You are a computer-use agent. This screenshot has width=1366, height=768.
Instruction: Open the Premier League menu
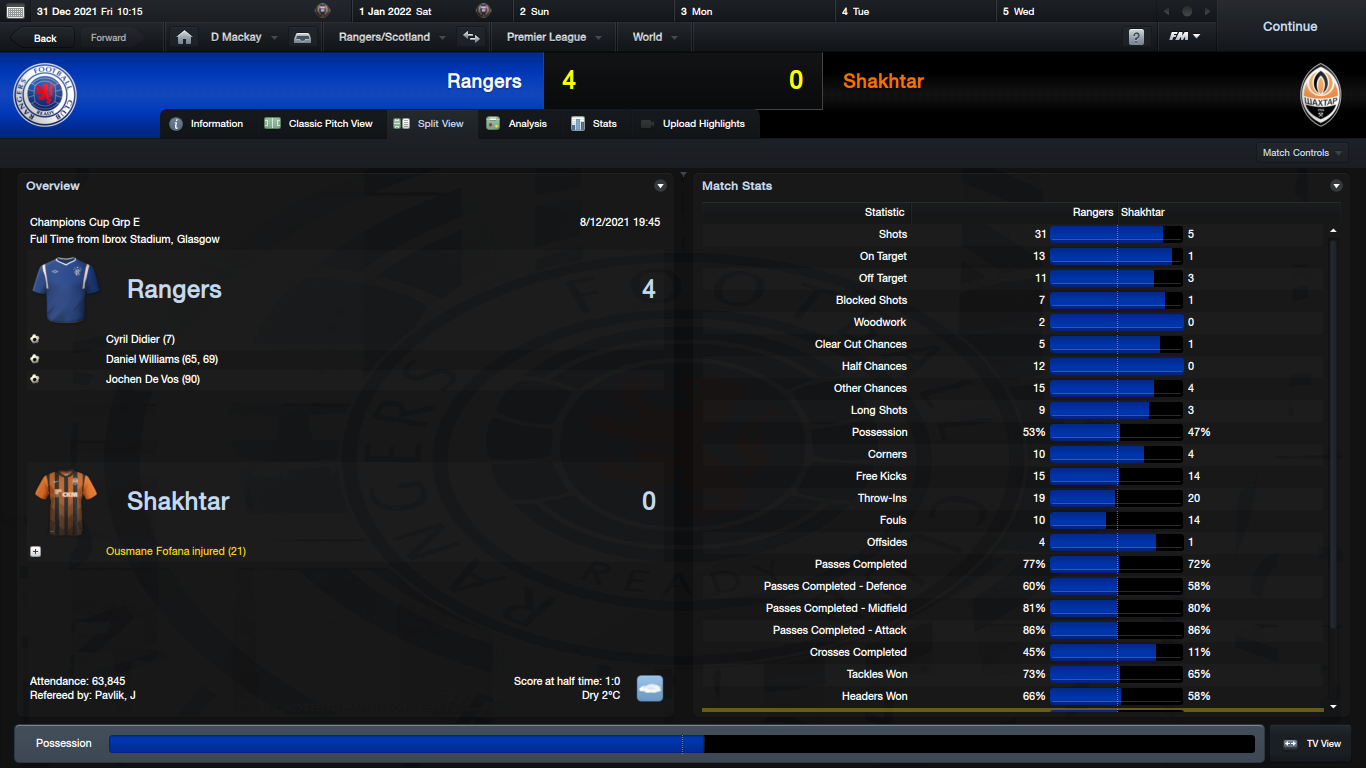553,37
